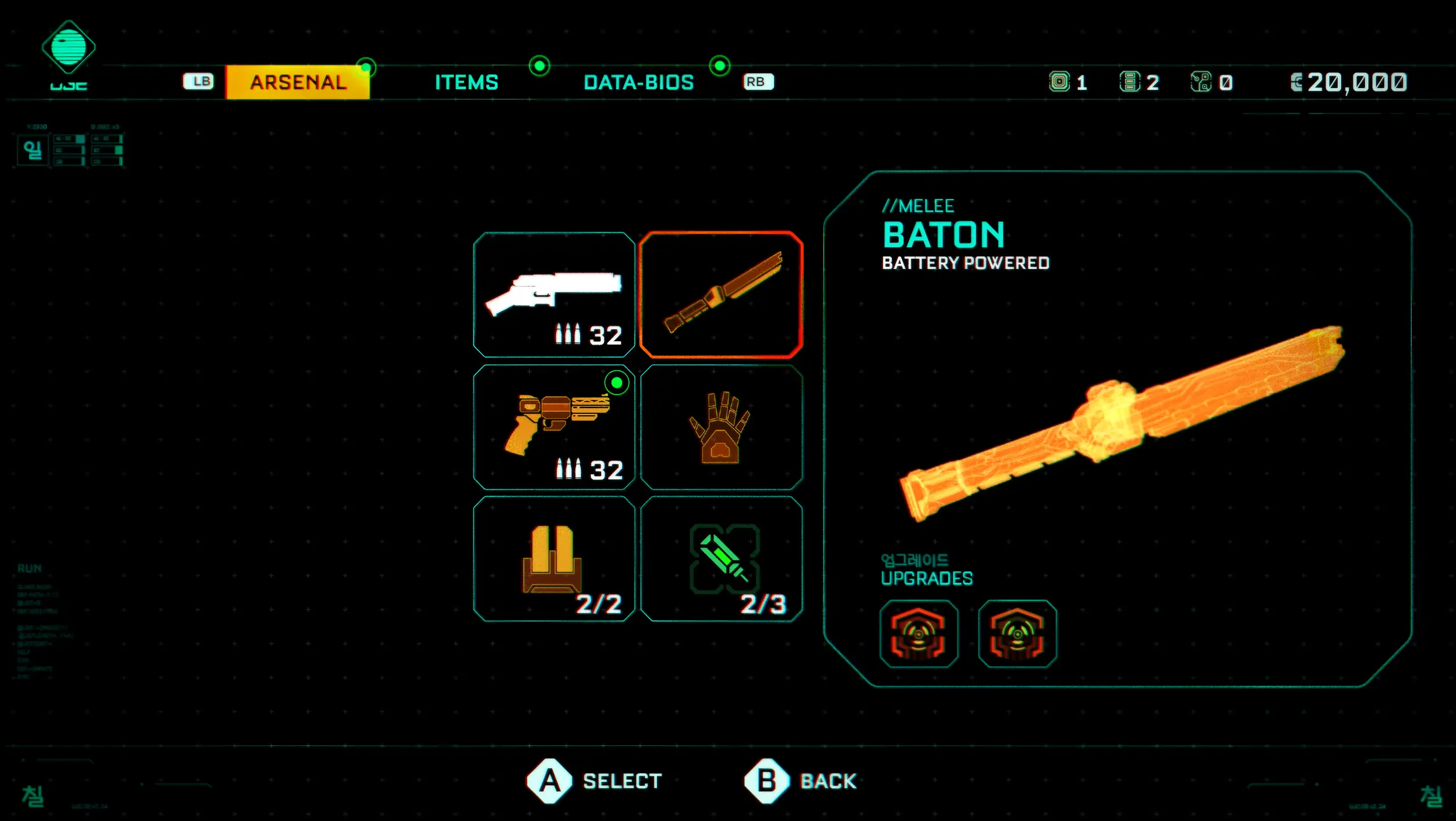The image size is (1456, 821).
Task: View the large Baton model preview
Action: coord(1121,422)
